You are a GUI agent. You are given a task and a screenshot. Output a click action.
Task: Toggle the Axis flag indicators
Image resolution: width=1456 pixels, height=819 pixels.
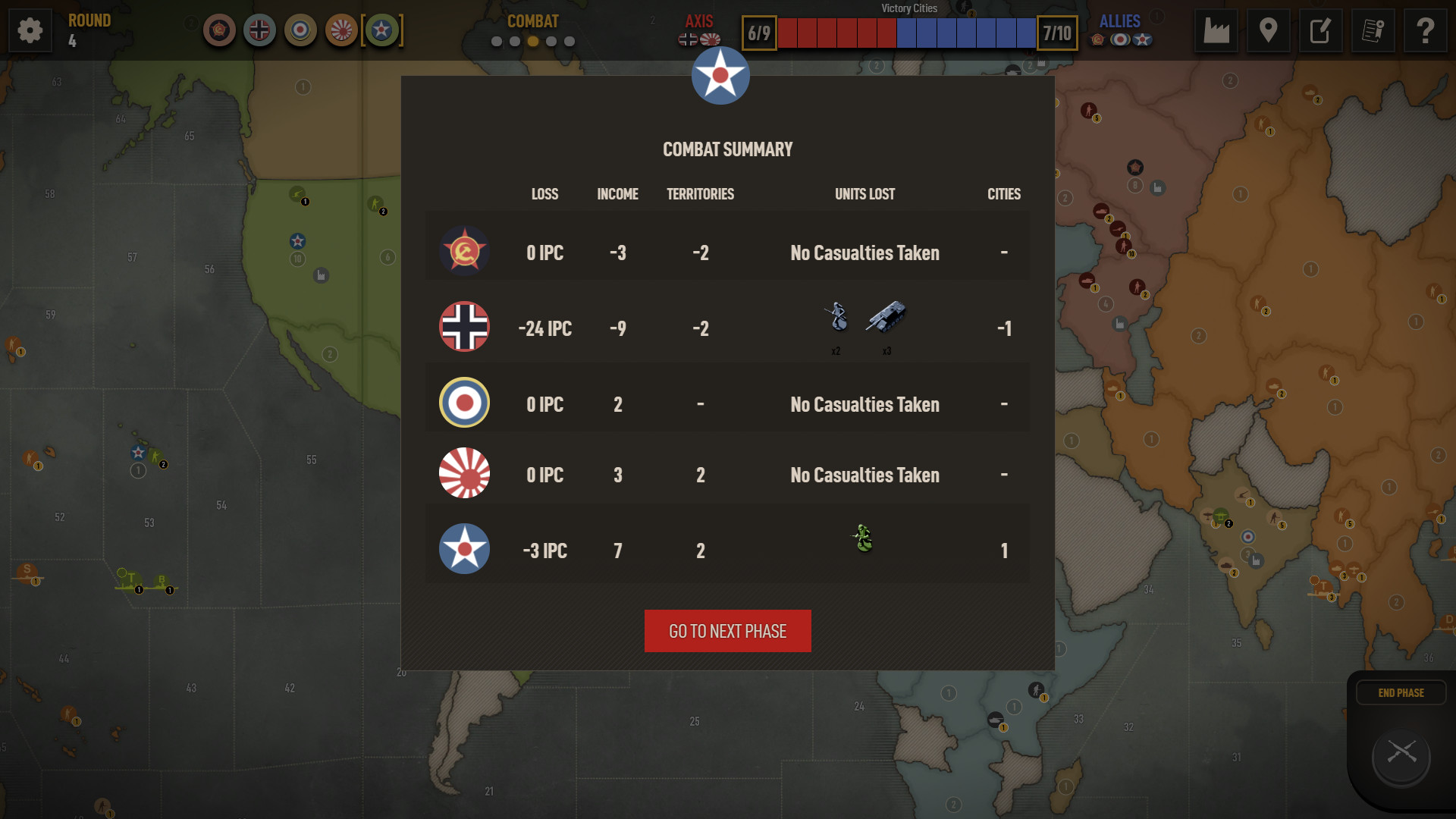click(698, 39)
